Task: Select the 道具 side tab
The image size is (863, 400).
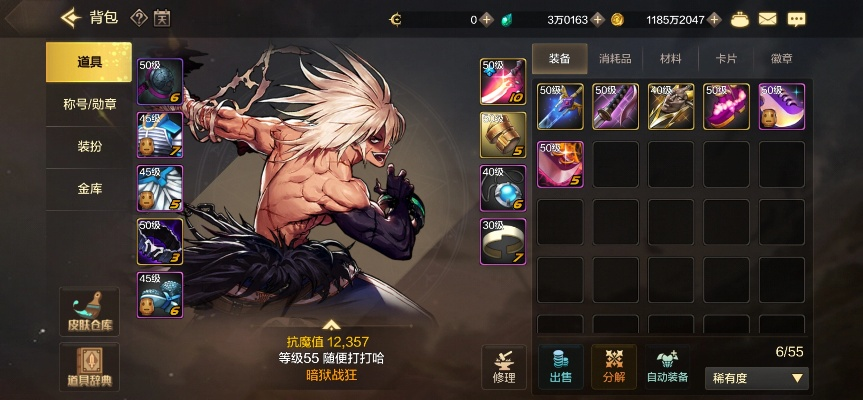Action: click(89, 62)
